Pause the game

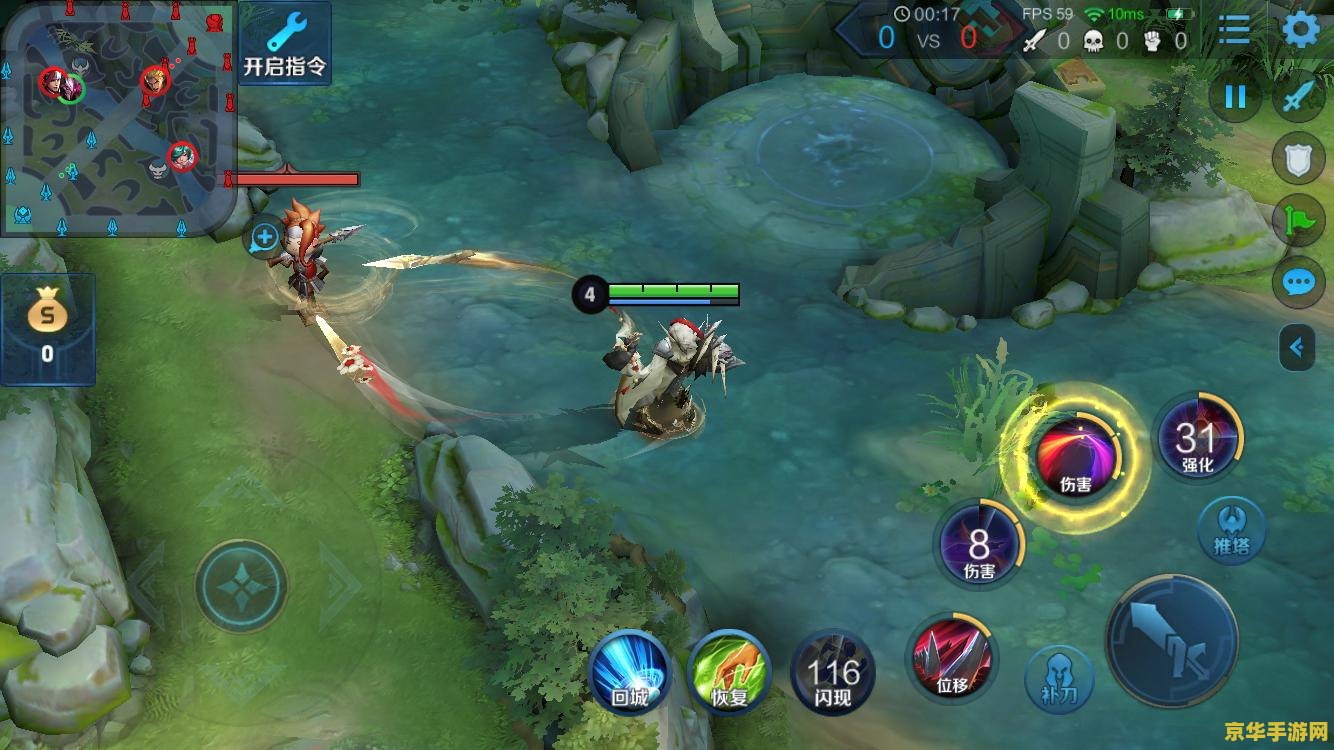point(1236,97)
